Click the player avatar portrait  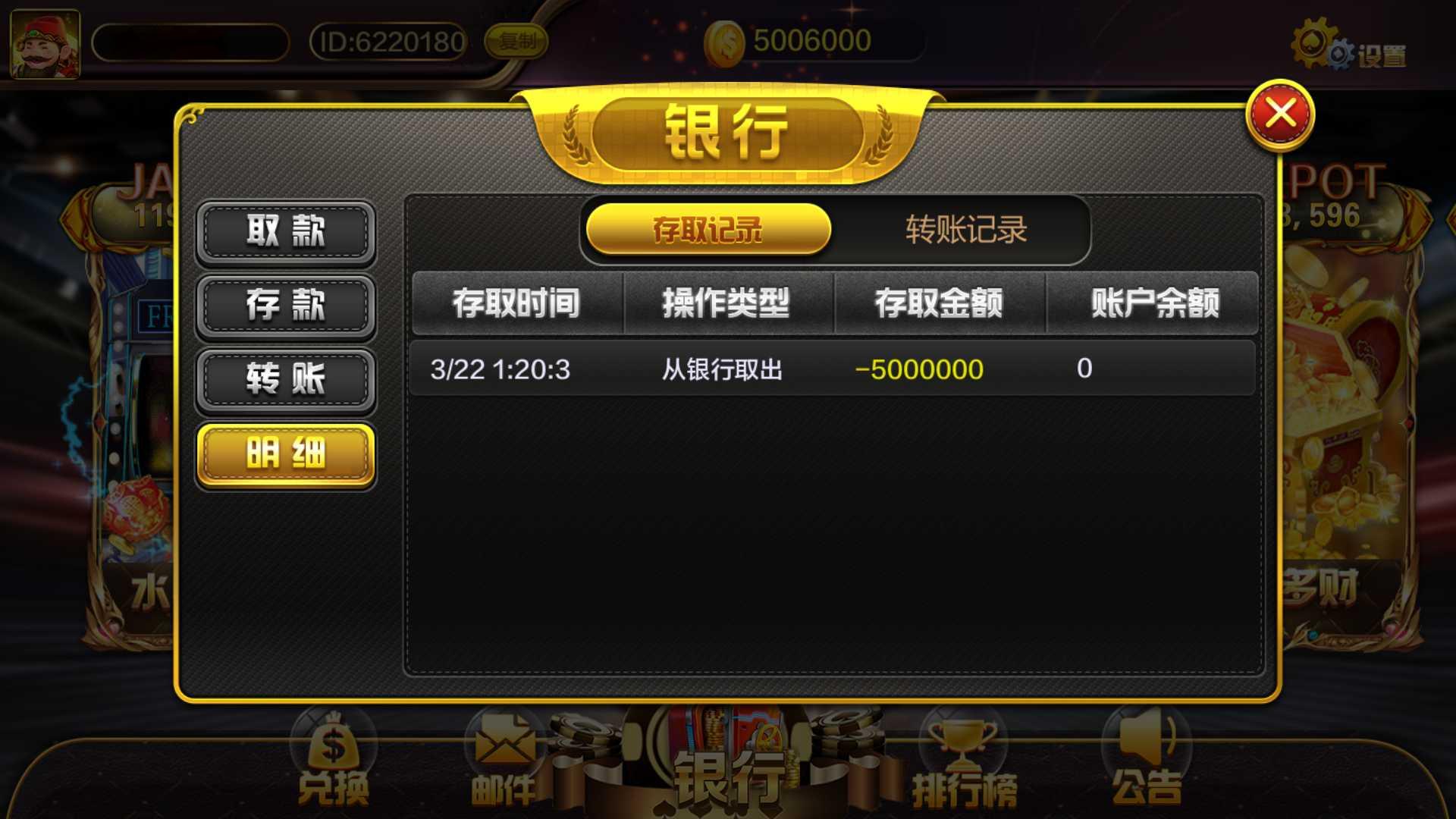pyautogui.click(x=45, y=42)
